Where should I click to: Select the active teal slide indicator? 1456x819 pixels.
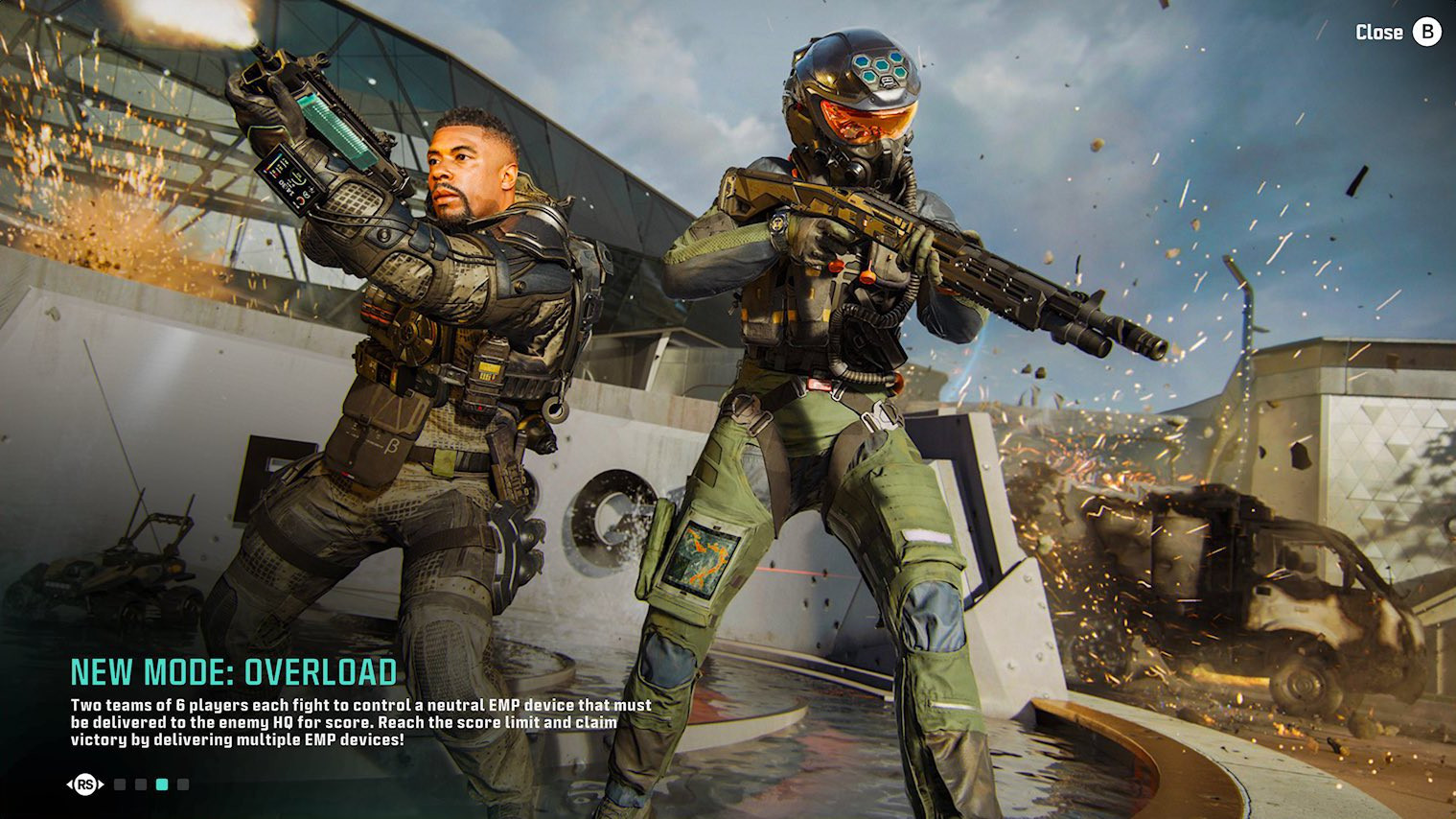pyautogui.click(x=163, y=784)
